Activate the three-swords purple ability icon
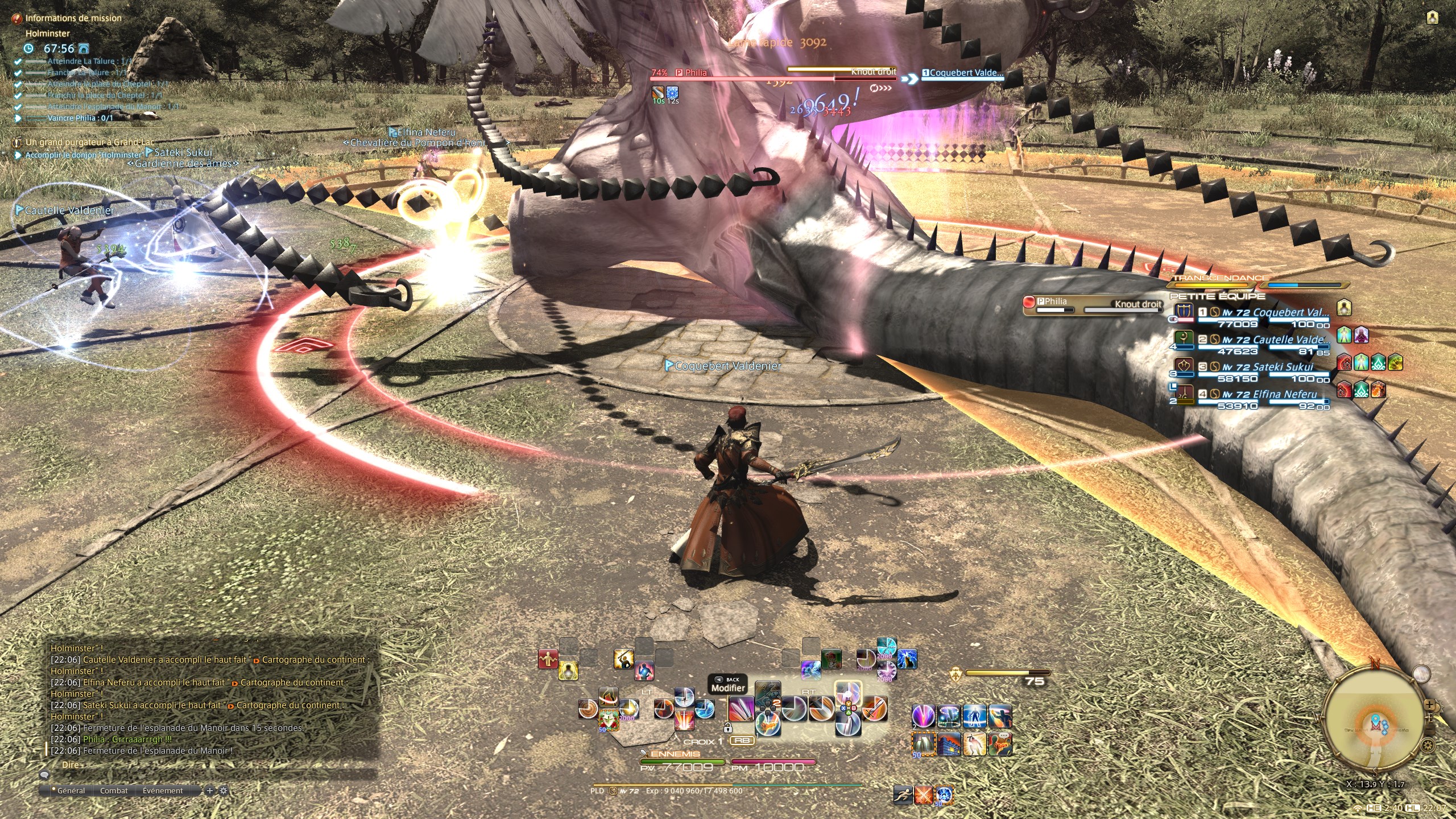This screenshot has height=819, width=1456. (741, 709)
